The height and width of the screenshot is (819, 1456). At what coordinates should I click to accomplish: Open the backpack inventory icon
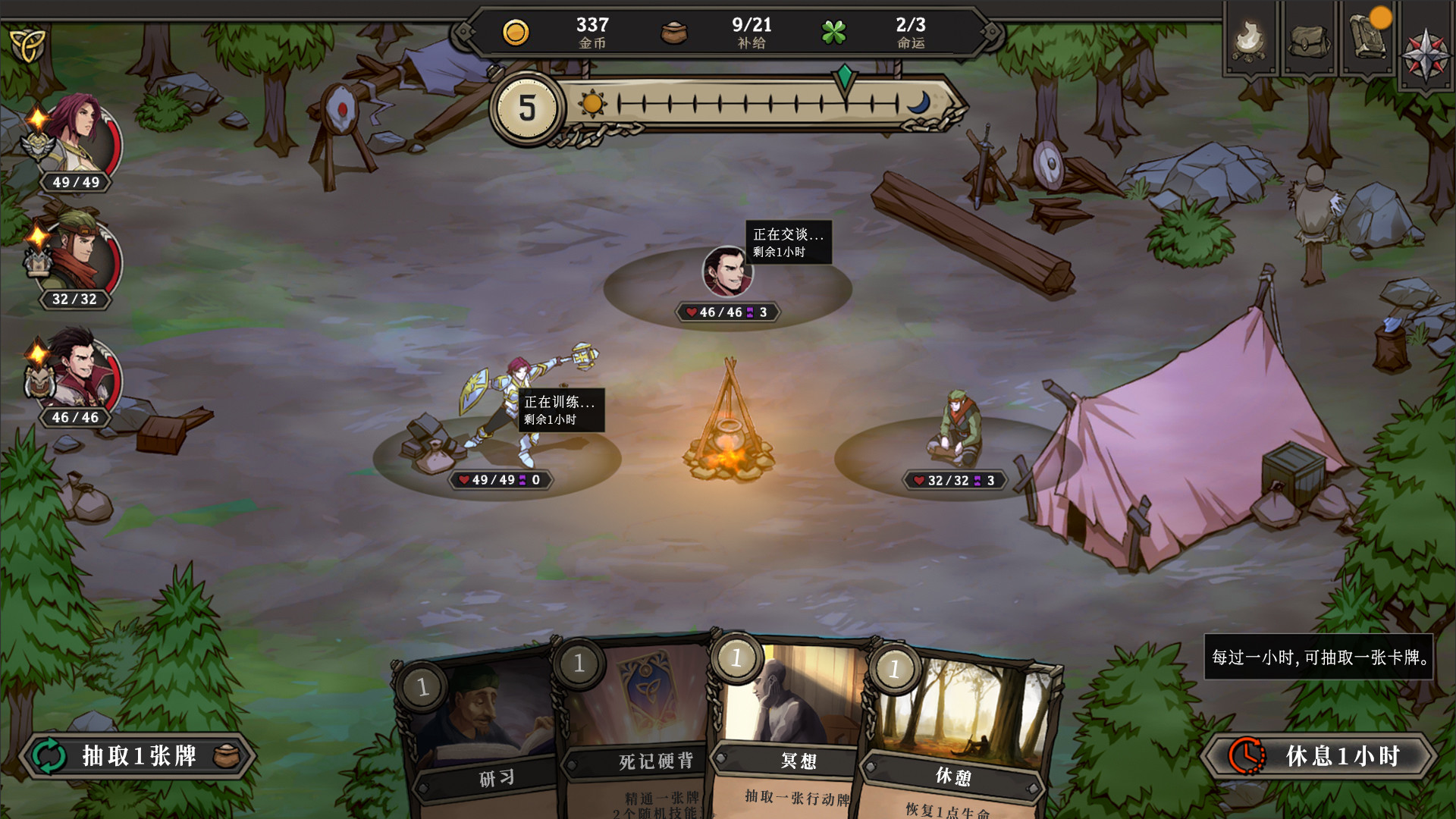click(1308, 40)
